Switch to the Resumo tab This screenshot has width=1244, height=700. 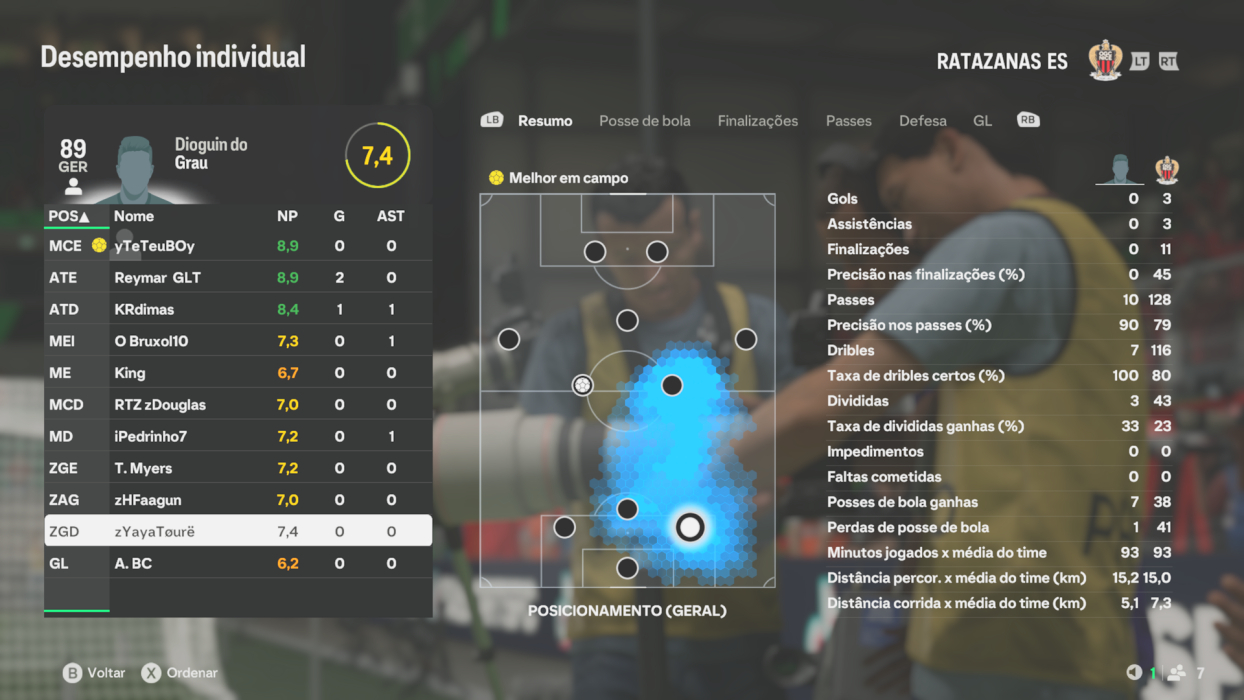[545, 121]
